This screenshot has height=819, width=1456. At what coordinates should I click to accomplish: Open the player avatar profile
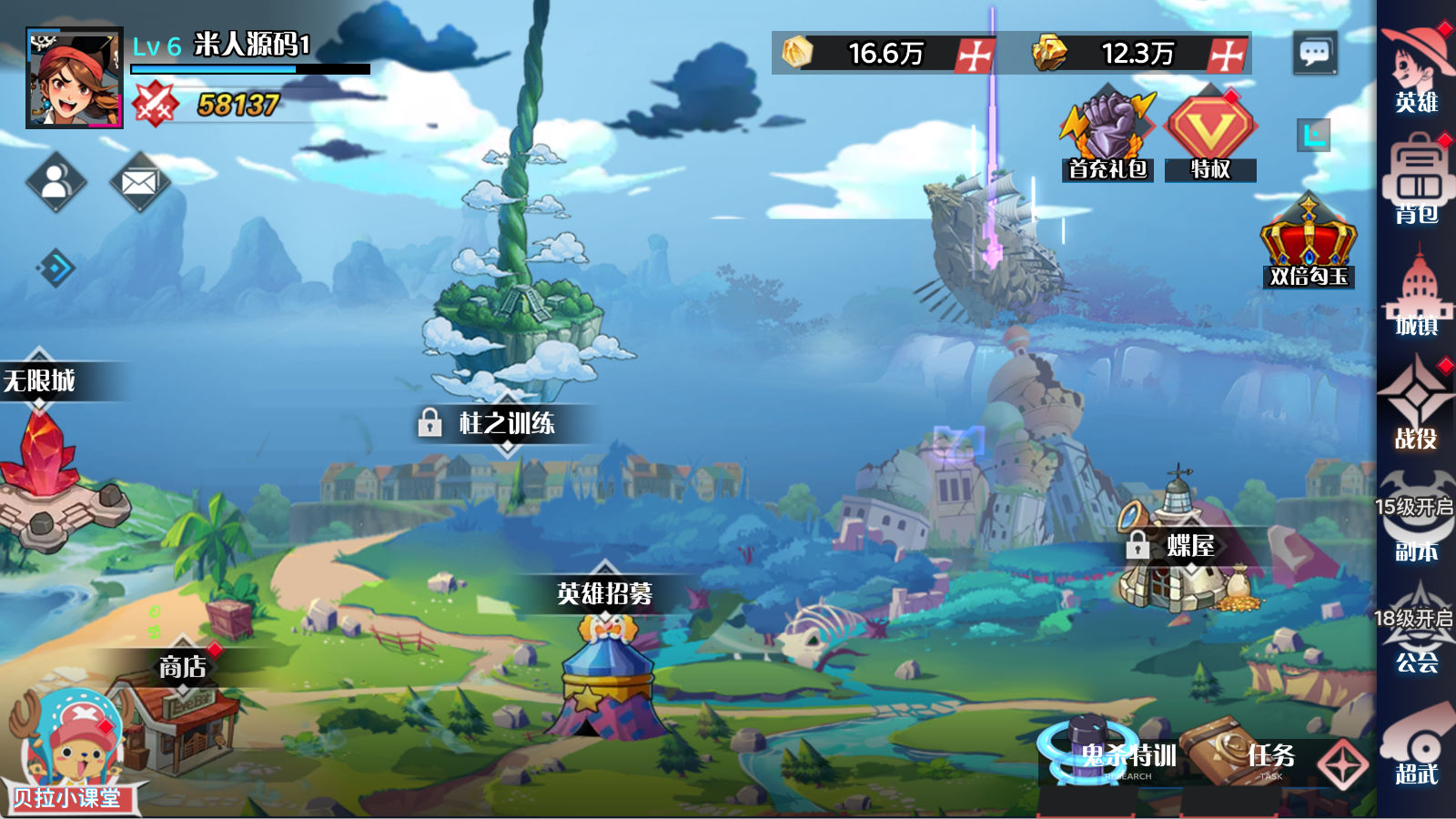(x=74, y=78)
